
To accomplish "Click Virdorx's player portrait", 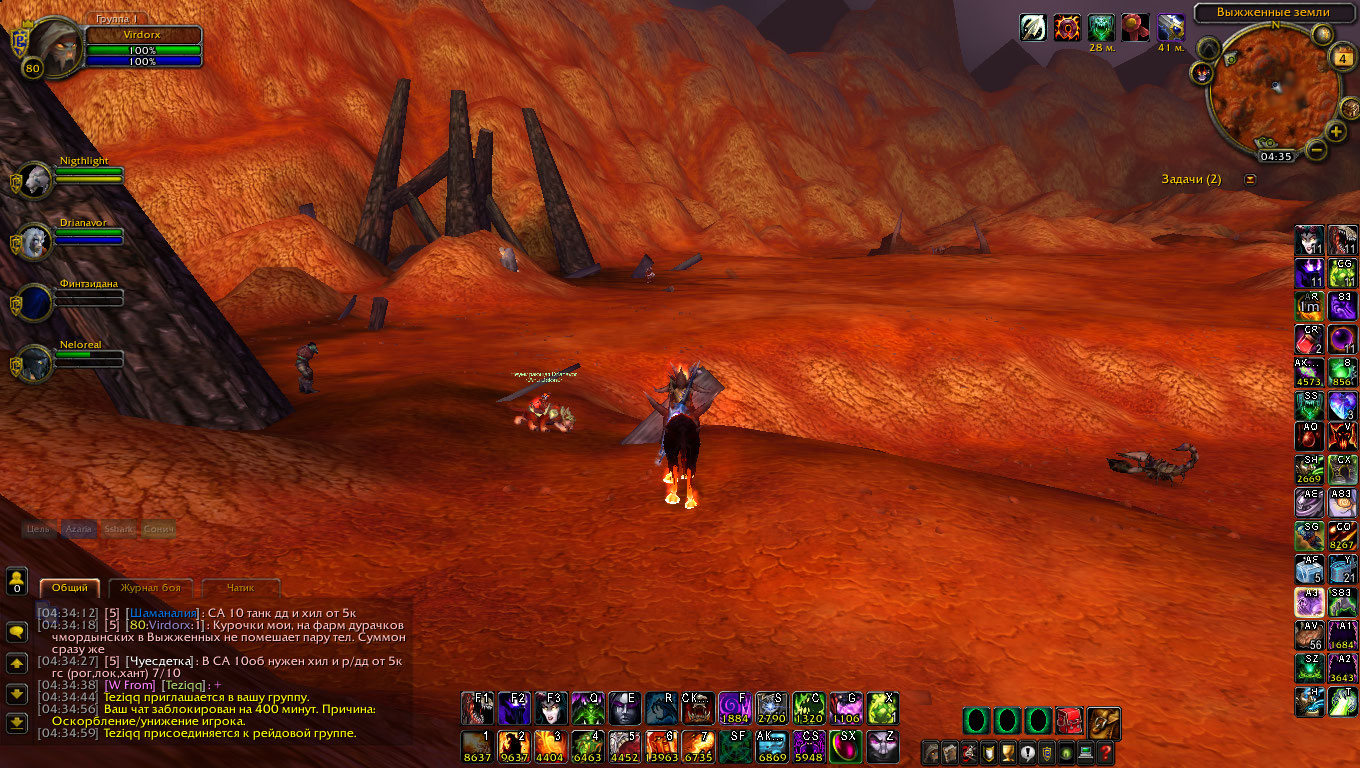I will [x=52, y=47].
